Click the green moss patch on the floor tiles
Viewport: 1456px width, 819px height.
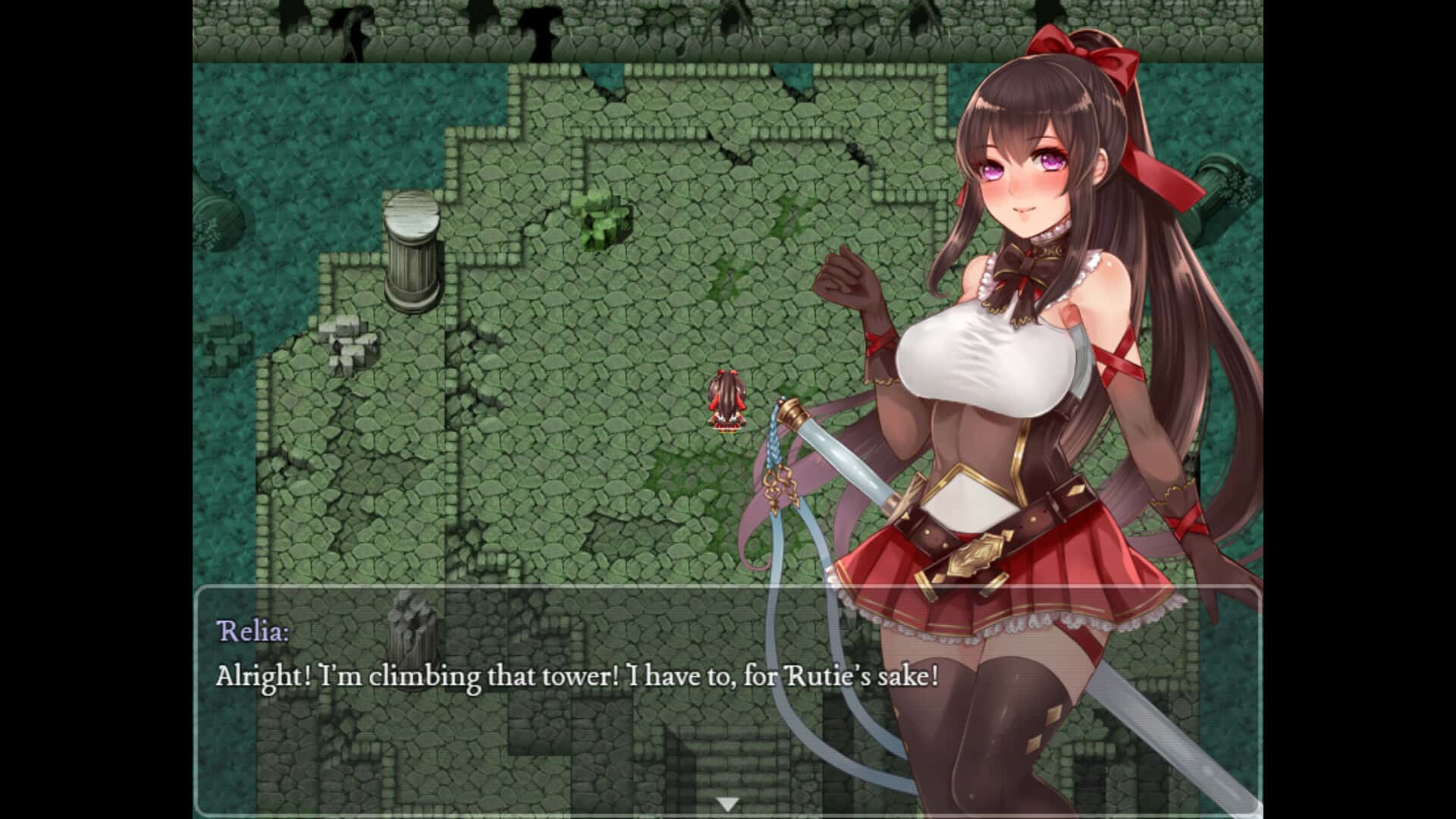tap(728, 281)
